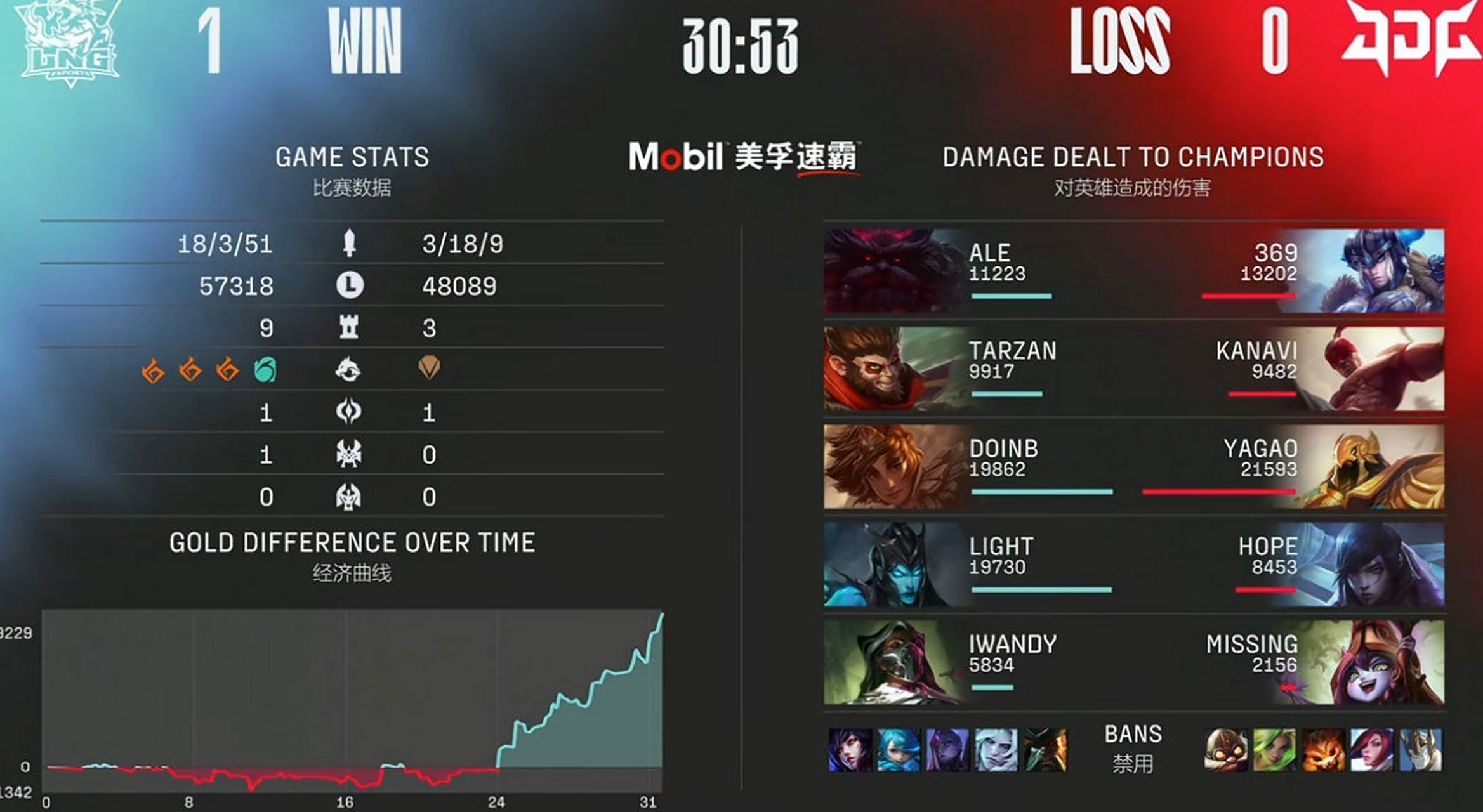Pick the red-haired Fiora ban icon
This screenshot has width=1483, height=812.
point(1371,750)
